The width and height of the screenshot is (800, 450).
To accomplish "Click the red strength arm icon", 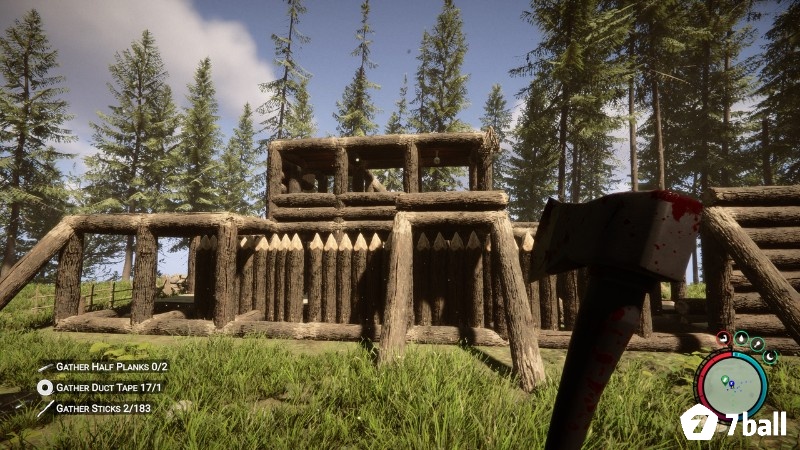I will pyautogui.click(x=724, y=339).
